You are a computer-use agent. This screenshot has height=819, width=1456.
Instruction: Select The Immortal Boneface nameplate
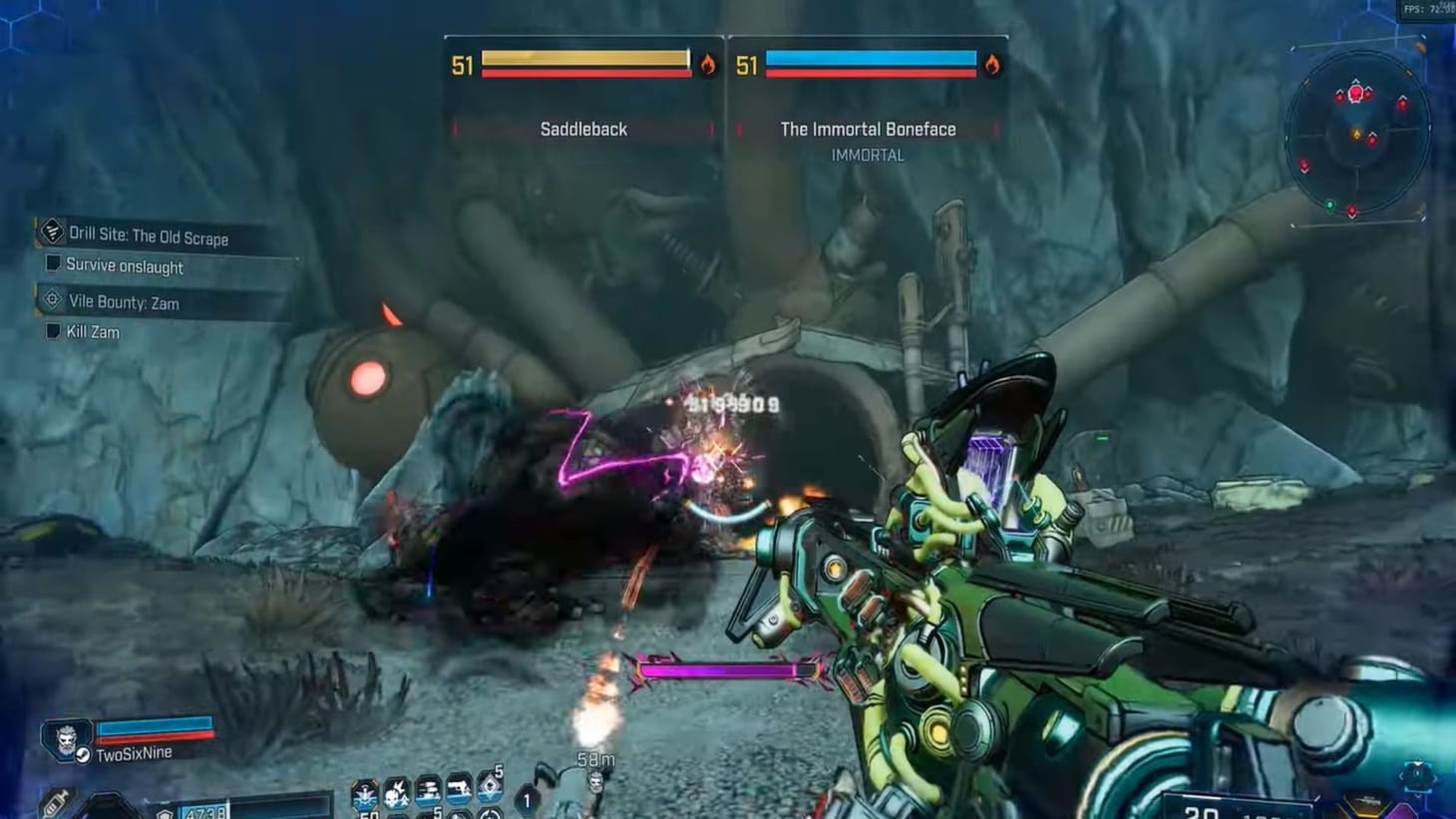point(869,129)
